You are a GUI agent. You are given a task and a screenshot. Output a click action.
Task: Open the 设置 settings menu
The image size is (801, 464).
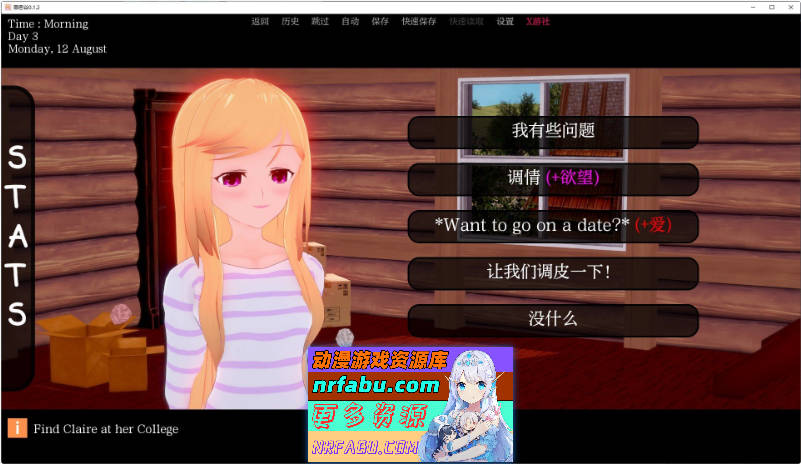tap(505, 21)
